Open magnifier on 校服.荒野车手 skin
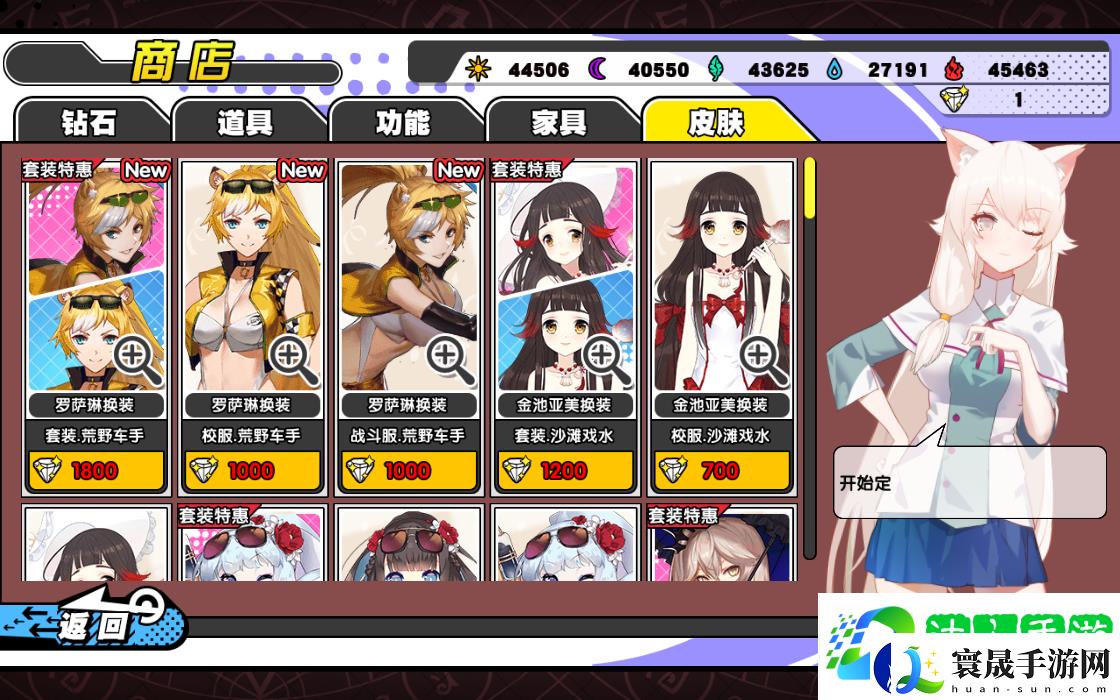The height and width of the screenshot is (700, 1120). (293, 359)
